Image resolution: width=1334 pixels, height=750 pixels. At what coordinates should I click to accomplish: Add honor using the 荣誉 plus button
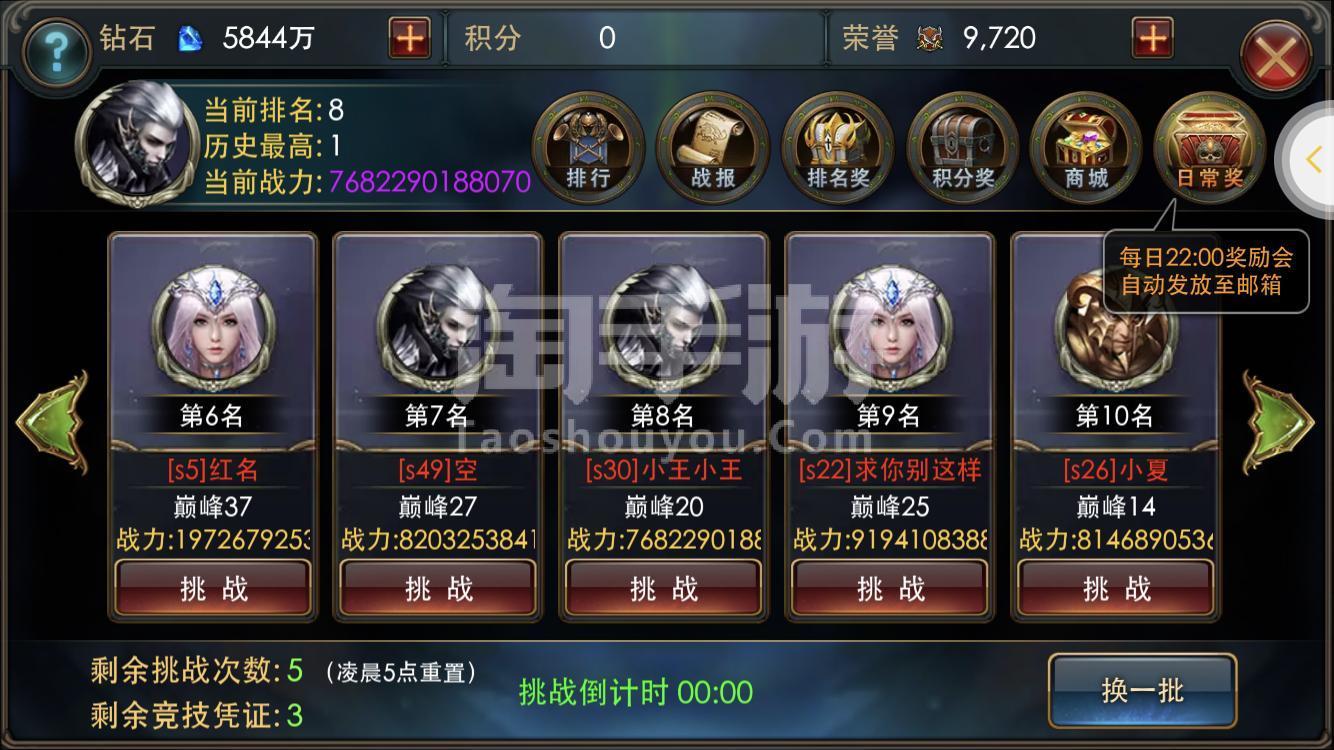pyautogui.click(x=1152, y=39)
